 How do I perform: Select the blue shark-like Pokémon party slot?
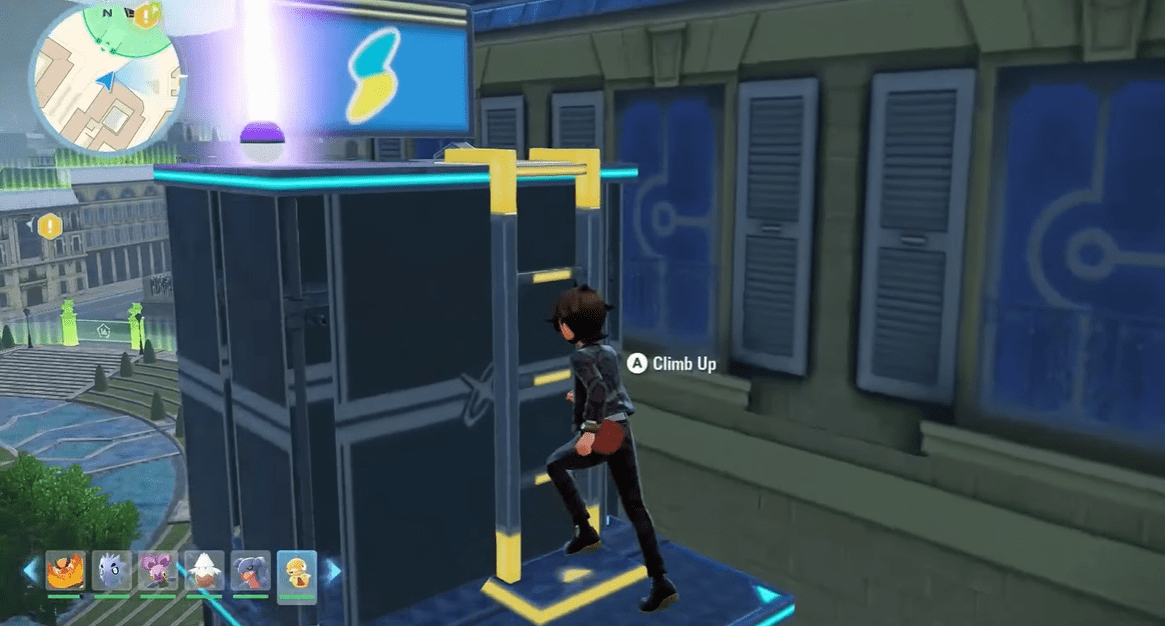coord(251,571)
